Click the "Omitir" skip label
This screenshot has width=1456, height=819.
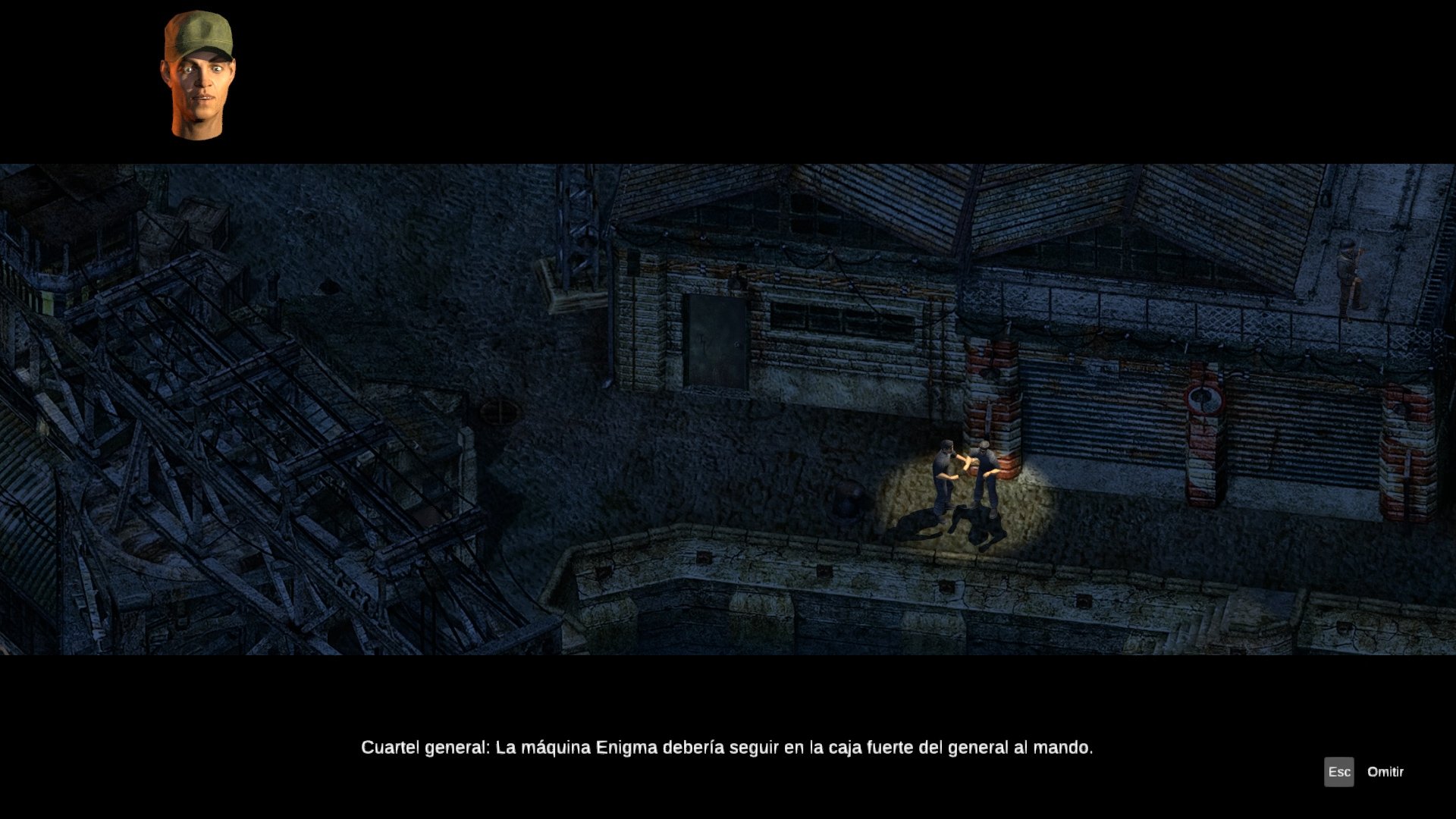(1385, 773)
